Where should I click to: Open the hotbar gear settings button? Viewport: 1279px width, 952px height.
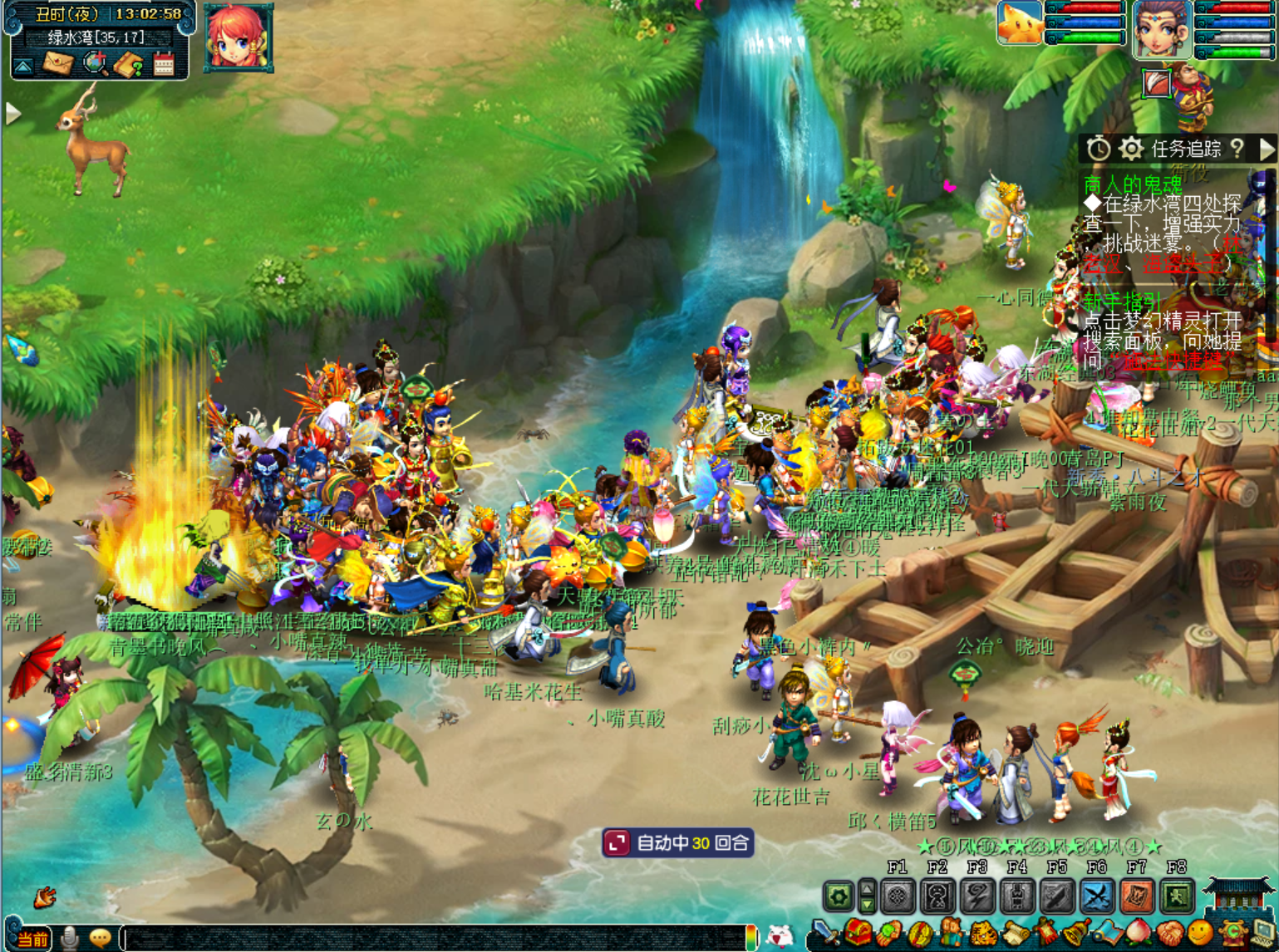pyautogui.click(x=839, y=896)
